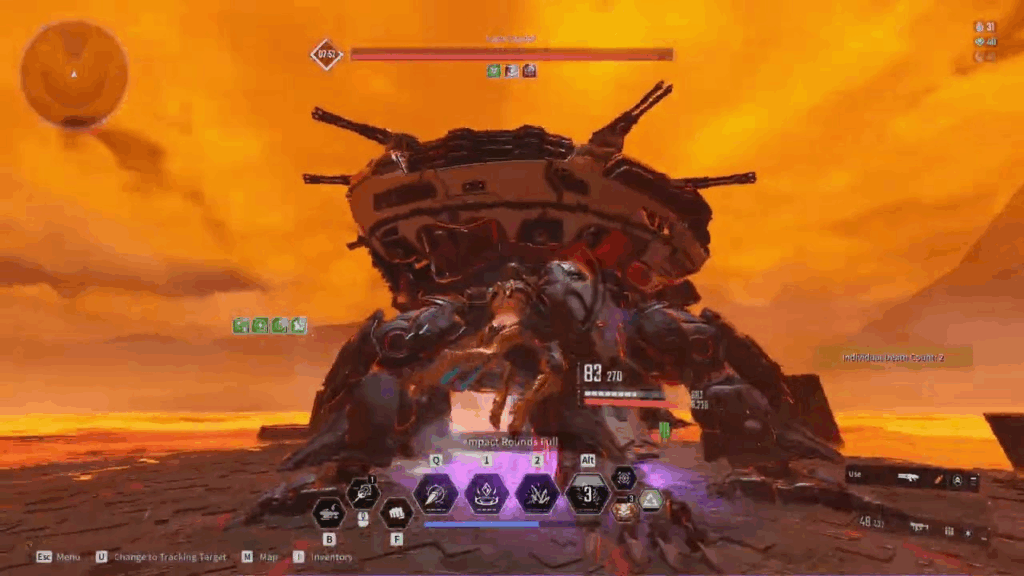Select the rifle in the Use bar

[909, 479]
